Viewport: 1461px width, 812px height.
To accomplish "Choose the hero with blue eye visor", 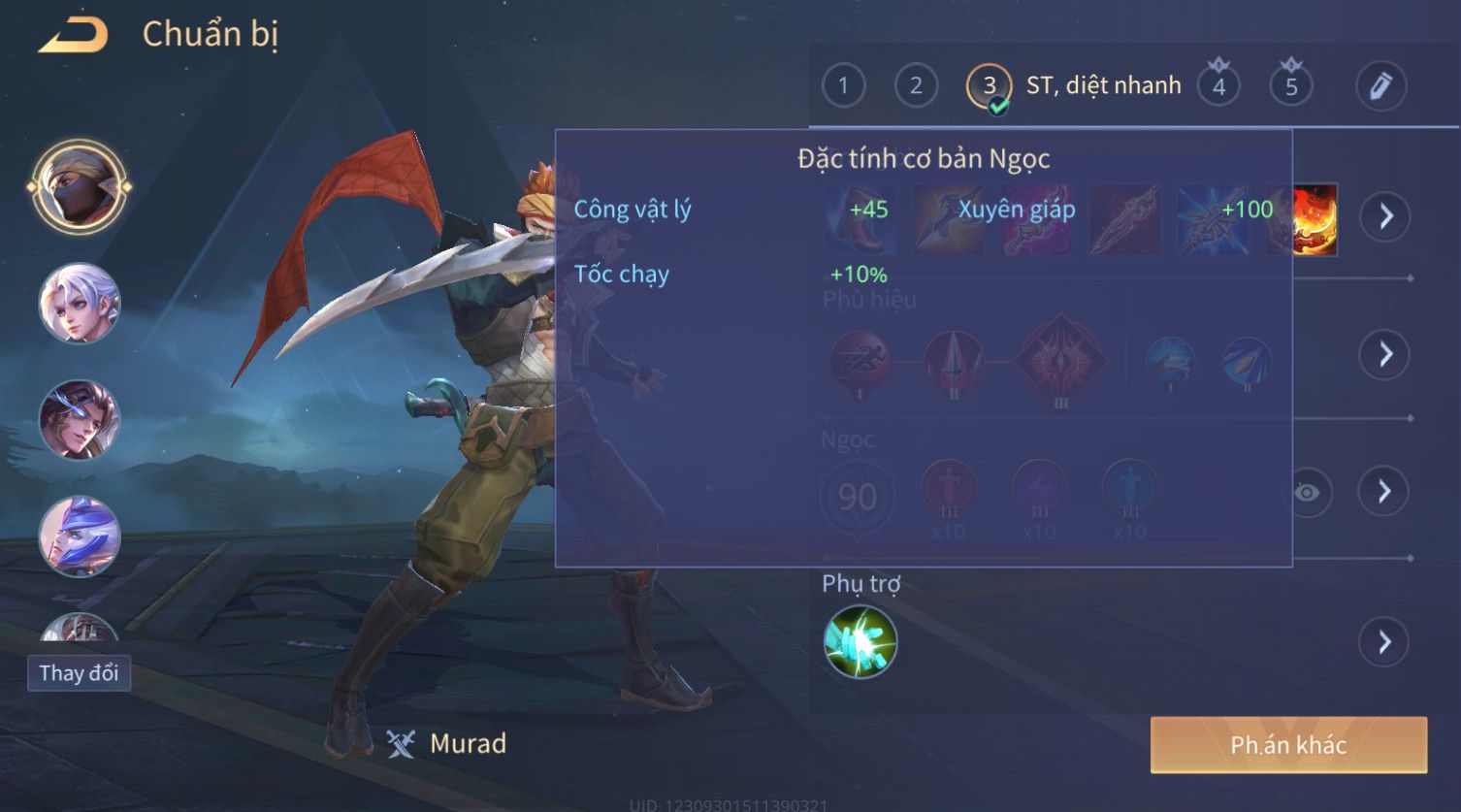I will tap(80, 420).
